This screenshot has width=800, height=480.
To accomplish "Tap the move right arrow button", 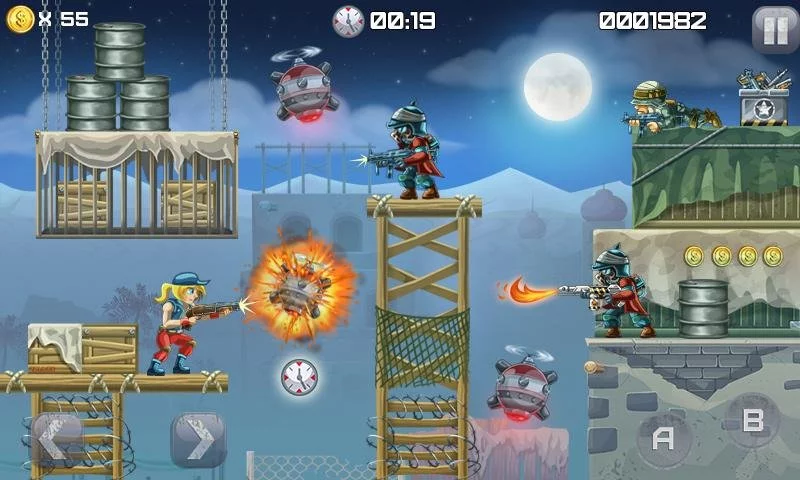I will [197, 440].
